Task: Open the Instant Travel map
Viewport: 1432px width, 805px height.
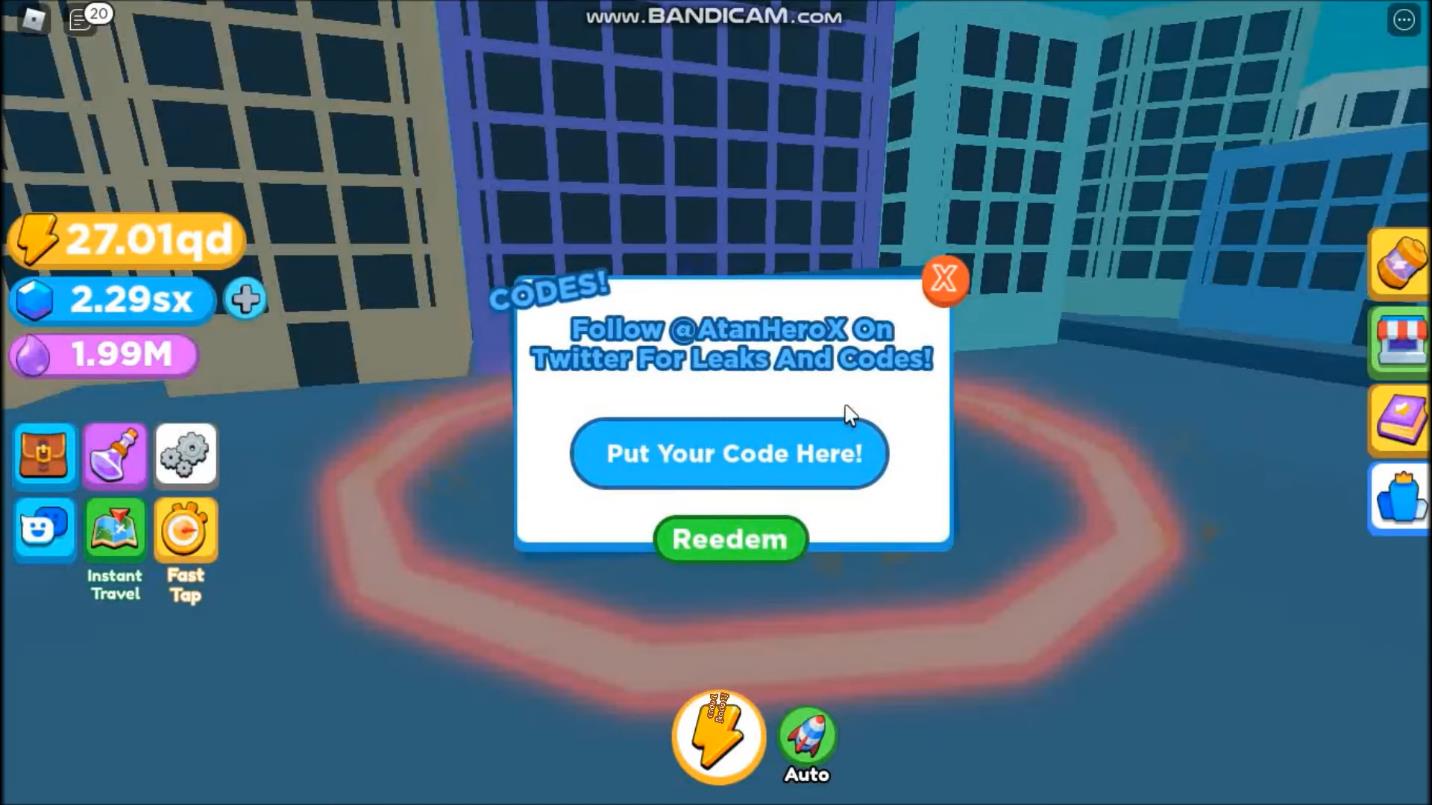Action: tap(115, 527)
